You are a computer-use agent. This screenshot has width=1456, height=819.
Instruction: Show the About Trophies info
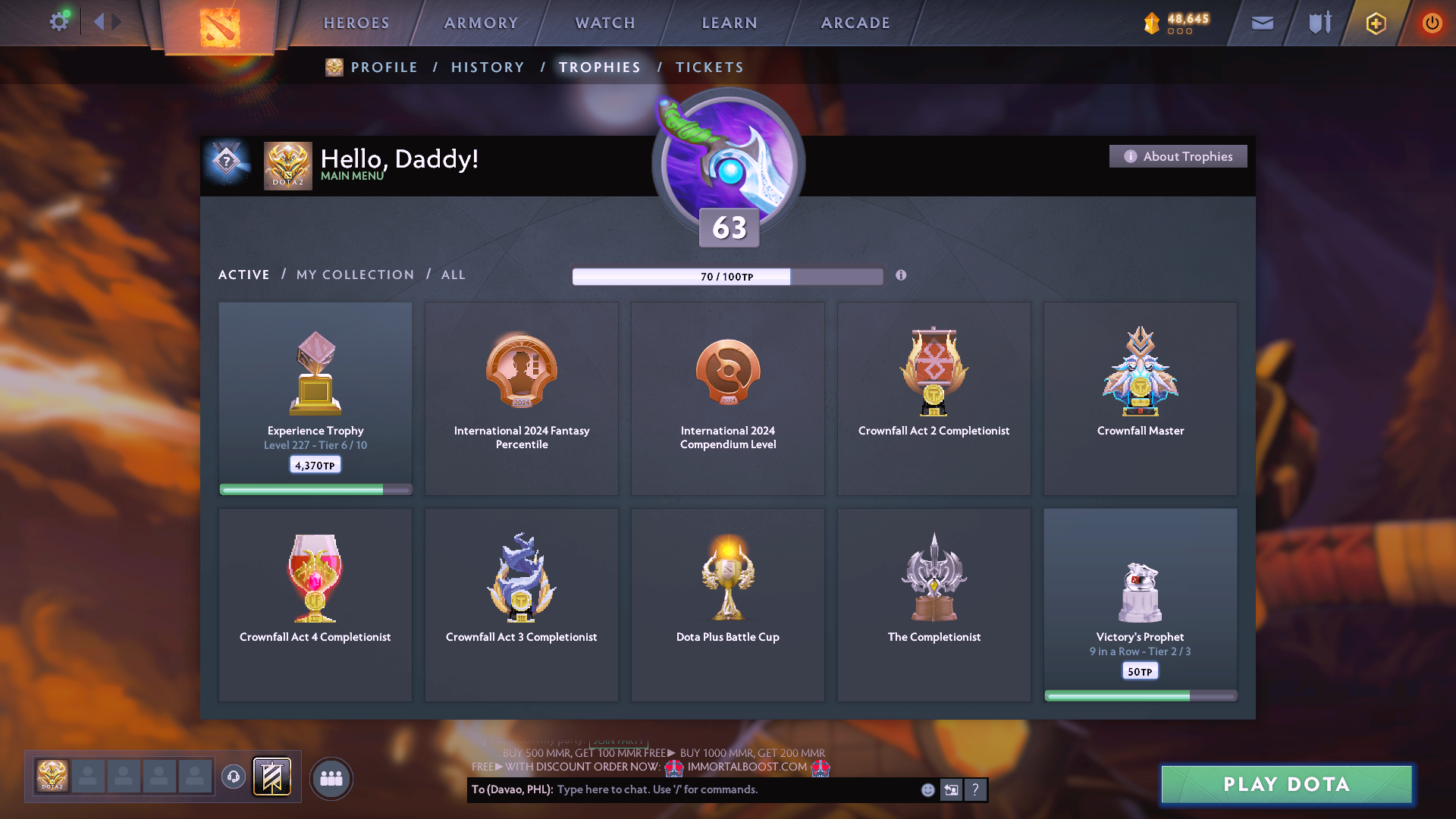tap(1178, 156)
